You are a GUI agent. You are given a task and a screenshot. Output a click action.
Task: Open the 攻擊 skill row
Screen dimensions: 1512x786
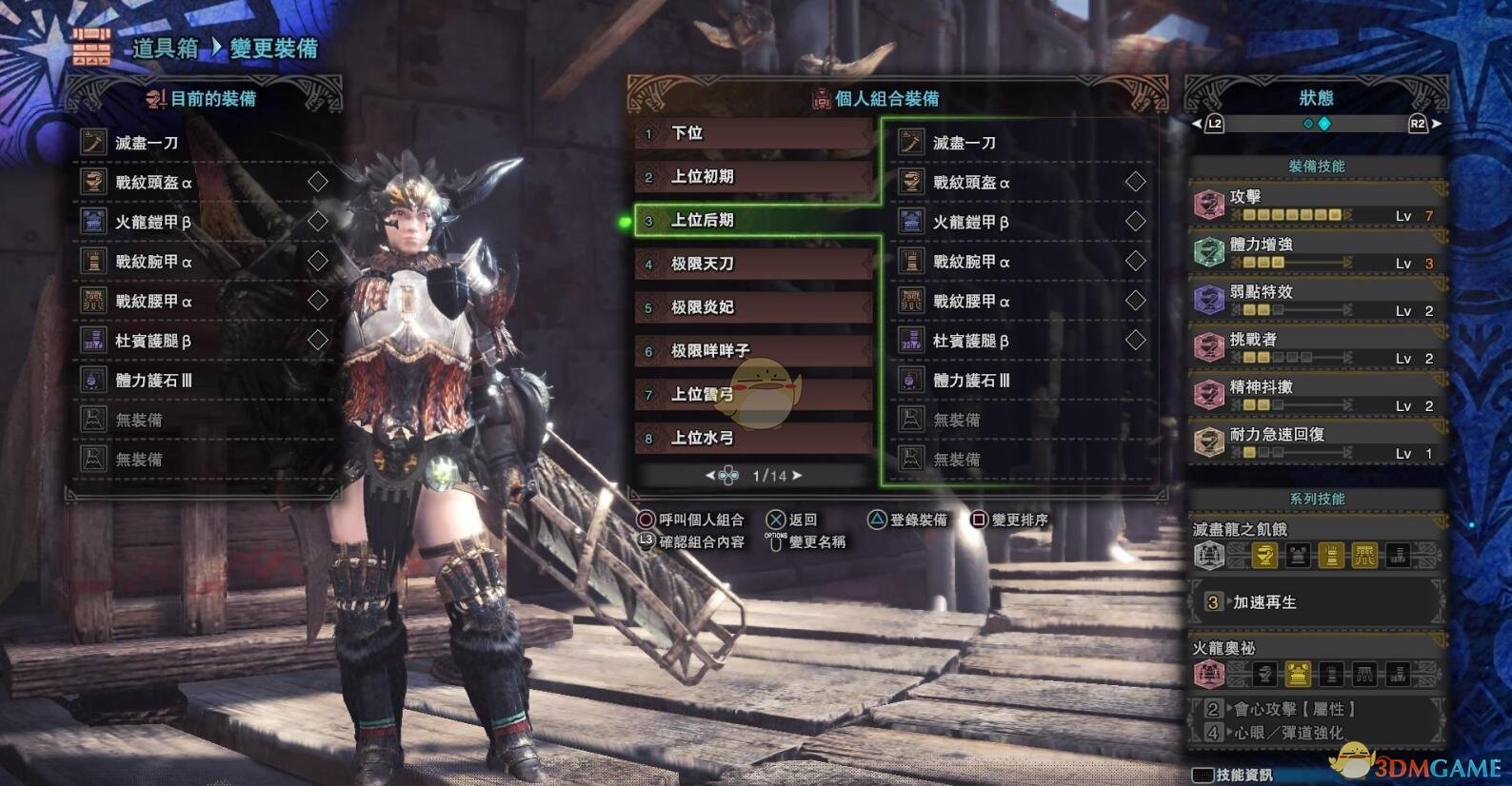point(1316,205)
